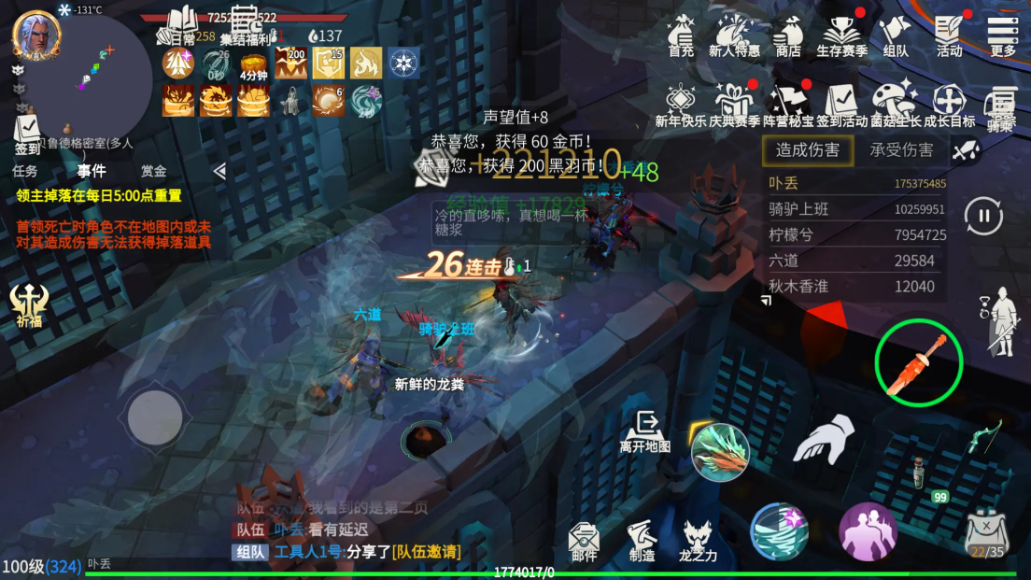This screenshot has height=580, width=1031.
Task: Activate the green dragon head skill
Action: [x=720, y=447]
